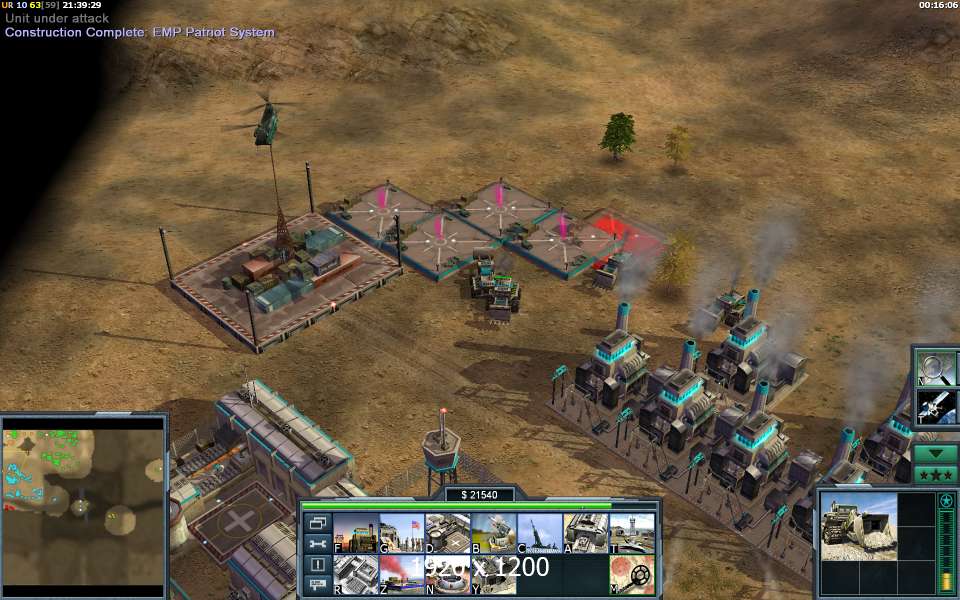Activate the magnifying glass general power
The width and height of the screenshot is (960, 600).
[x=935, y=367]
